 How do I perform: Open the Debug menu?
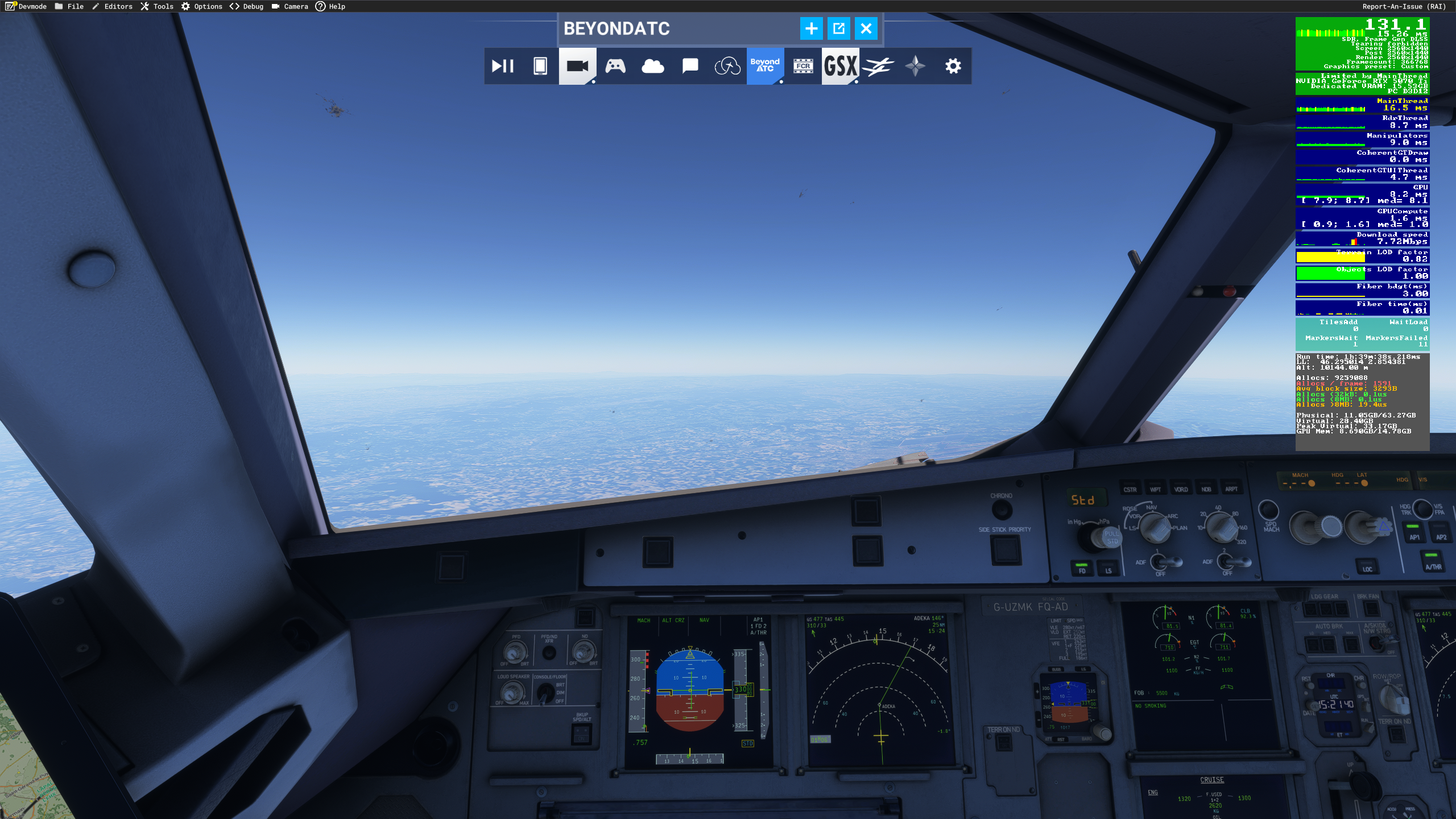coord(247,6)
